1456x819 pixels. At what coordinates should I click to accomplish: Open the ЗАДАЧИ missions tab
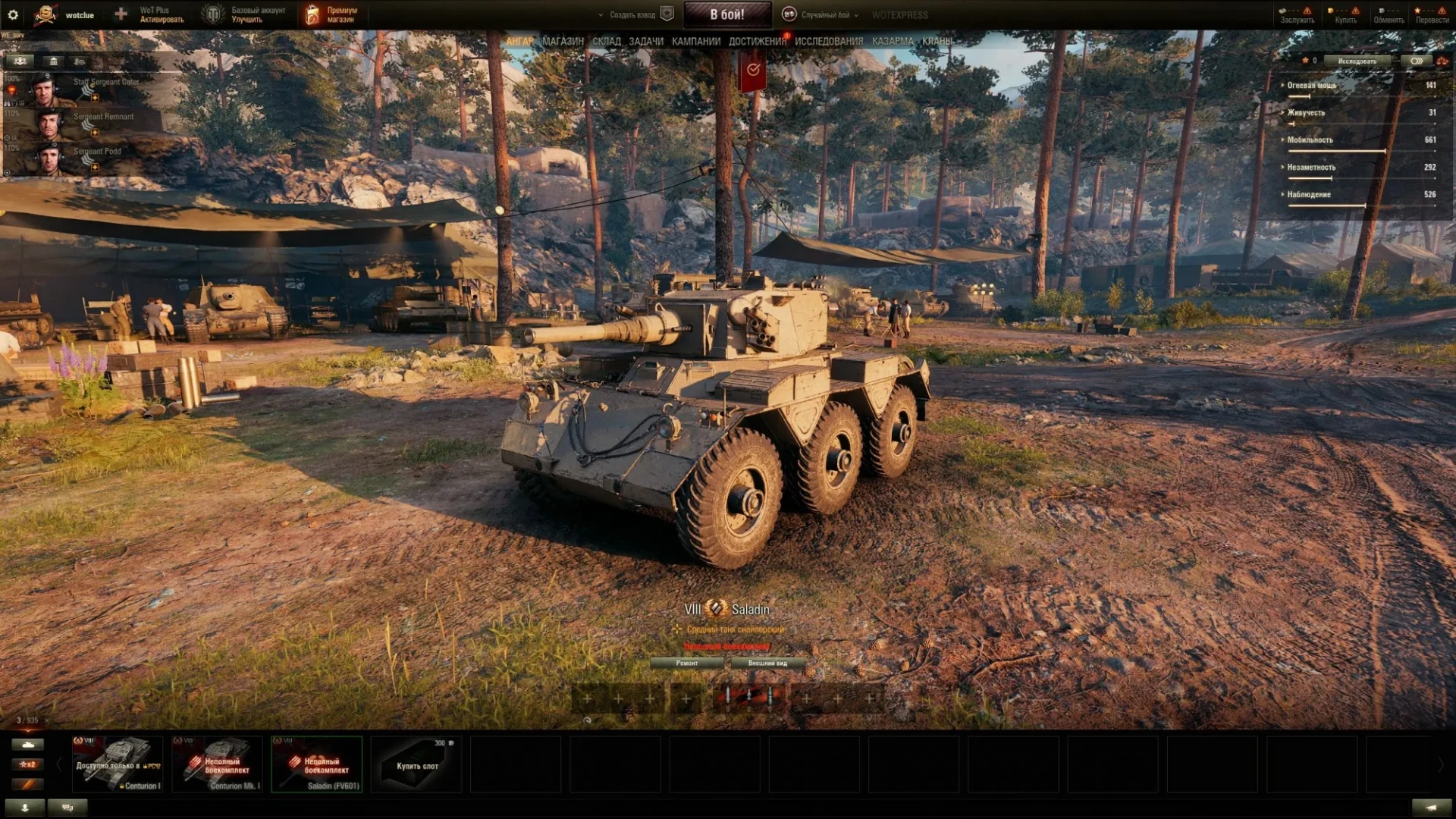[645, 42]
